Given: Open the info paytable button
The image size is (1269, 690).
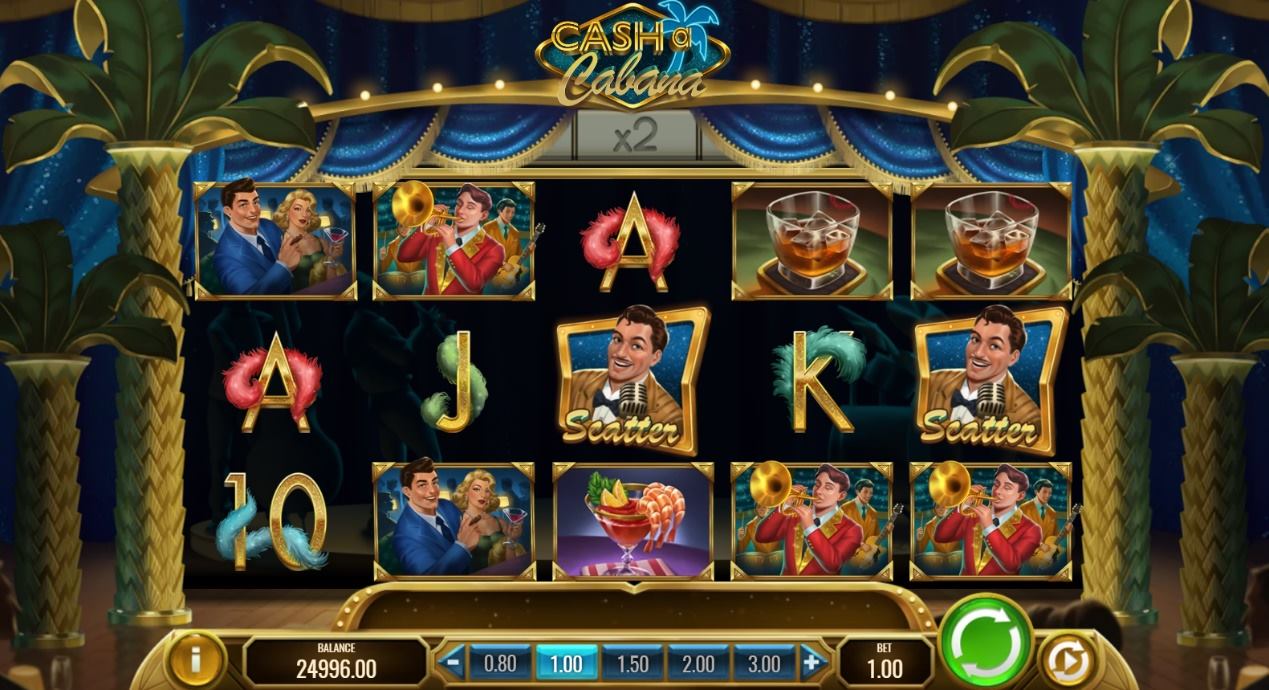Looking at the screenshot, I should pos(196,660).
